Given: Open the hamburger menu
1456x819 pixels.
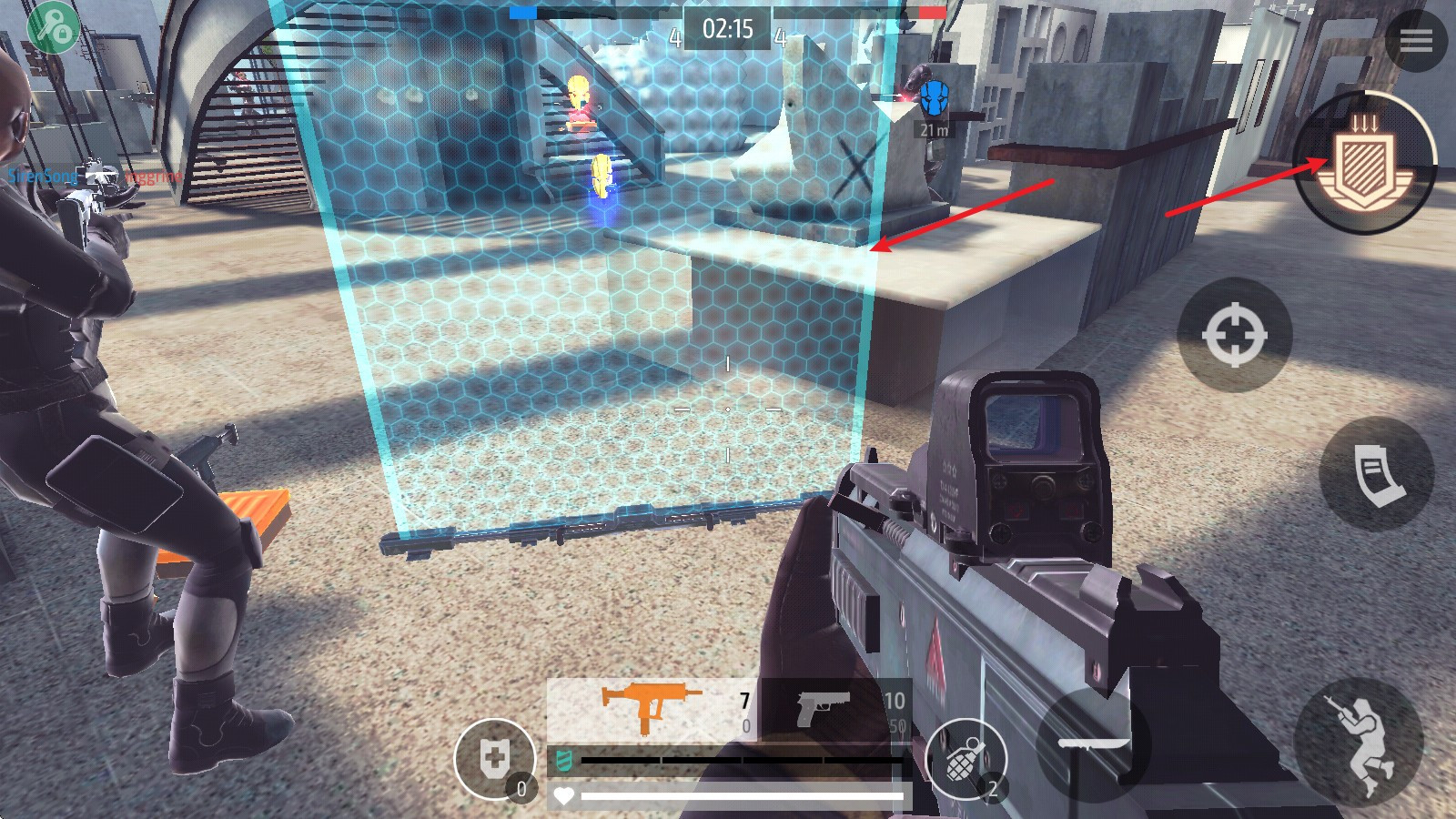Looking at the screenshot, I should tap(1415, 40).
